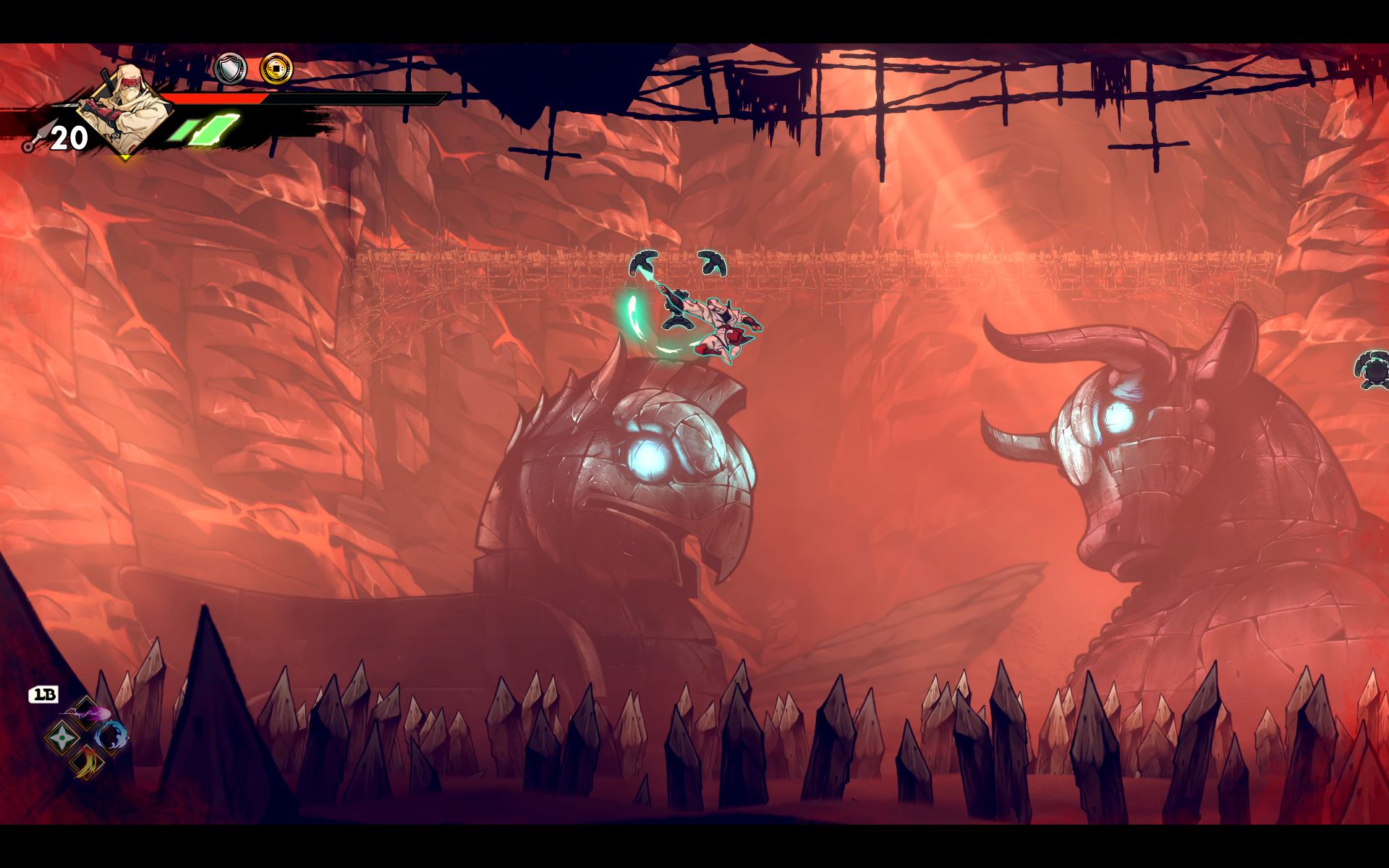Viewport: 1389px width, 868px height.
Task: Activate the green shuriken ninpo skill
Action: (x=60, y=738)
